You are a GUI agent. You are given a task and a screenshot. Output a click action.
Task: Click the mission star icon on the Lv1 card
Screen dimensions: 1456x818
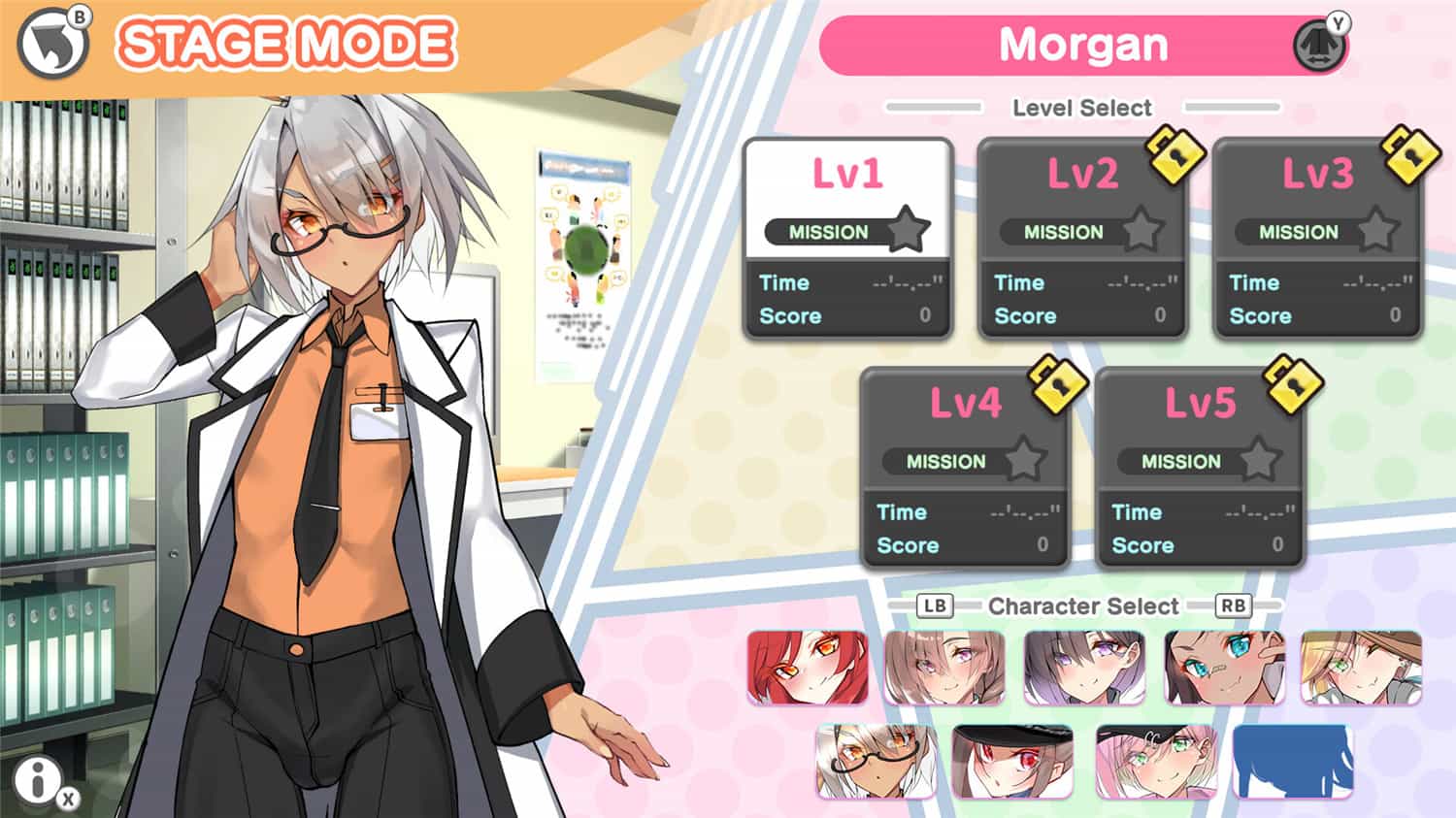[x=908, y=228]
